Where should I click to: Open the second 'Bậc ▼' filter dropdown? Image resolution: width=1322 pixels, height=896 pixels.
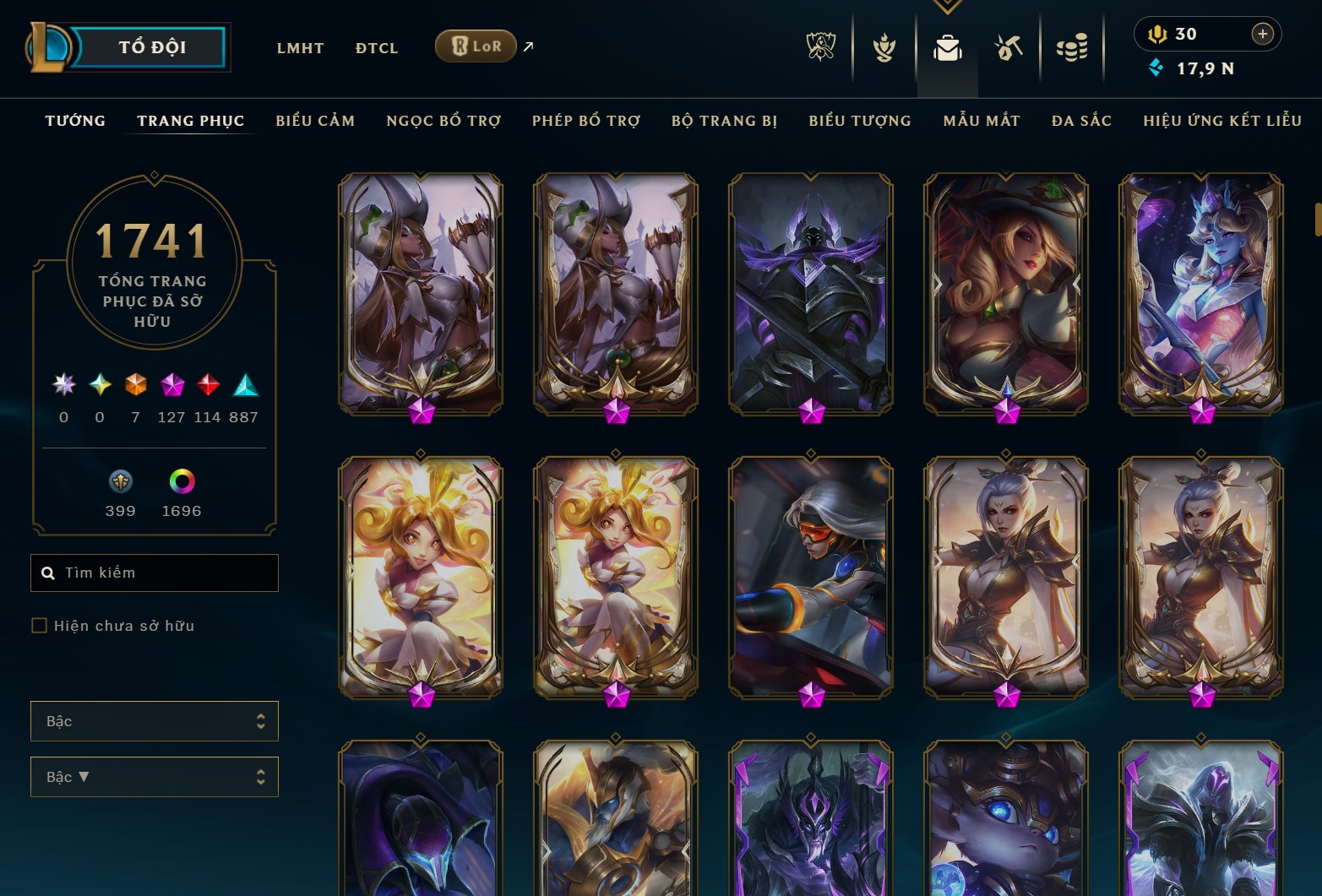pos(155,776)
